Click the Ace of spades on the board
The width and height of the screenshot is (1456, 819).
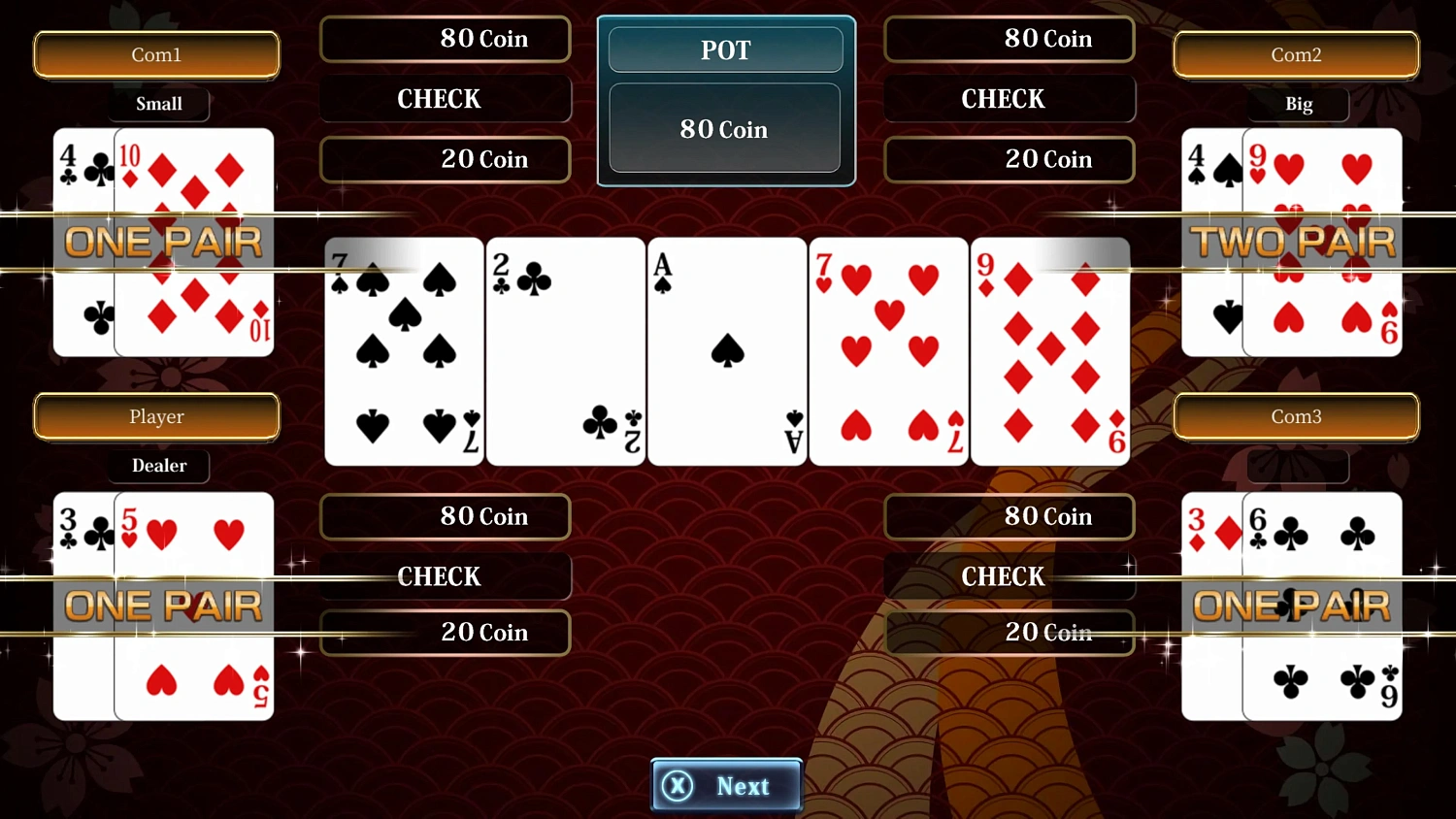[726, 351]
